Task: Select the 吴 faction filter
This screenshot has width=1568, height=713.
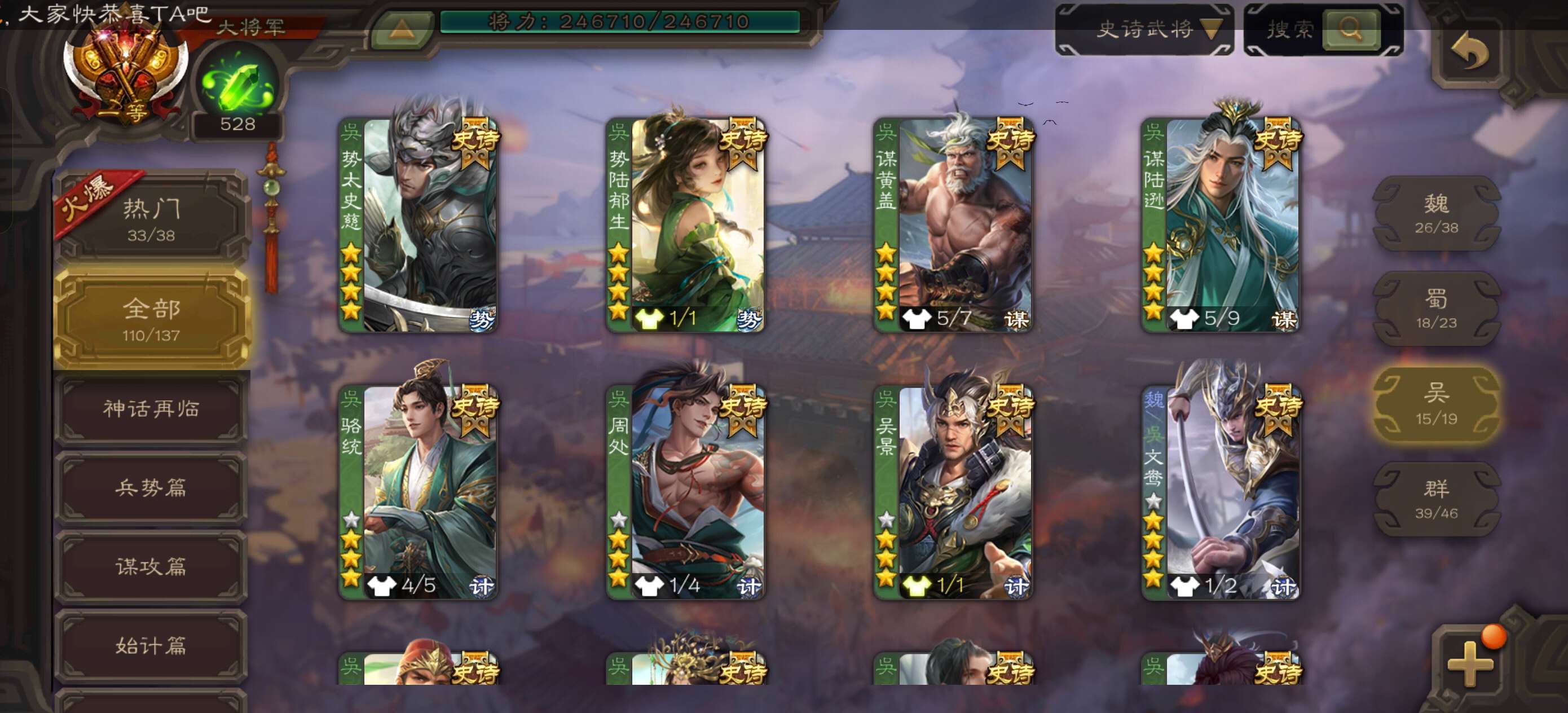Action: (x=1436, y=404)
